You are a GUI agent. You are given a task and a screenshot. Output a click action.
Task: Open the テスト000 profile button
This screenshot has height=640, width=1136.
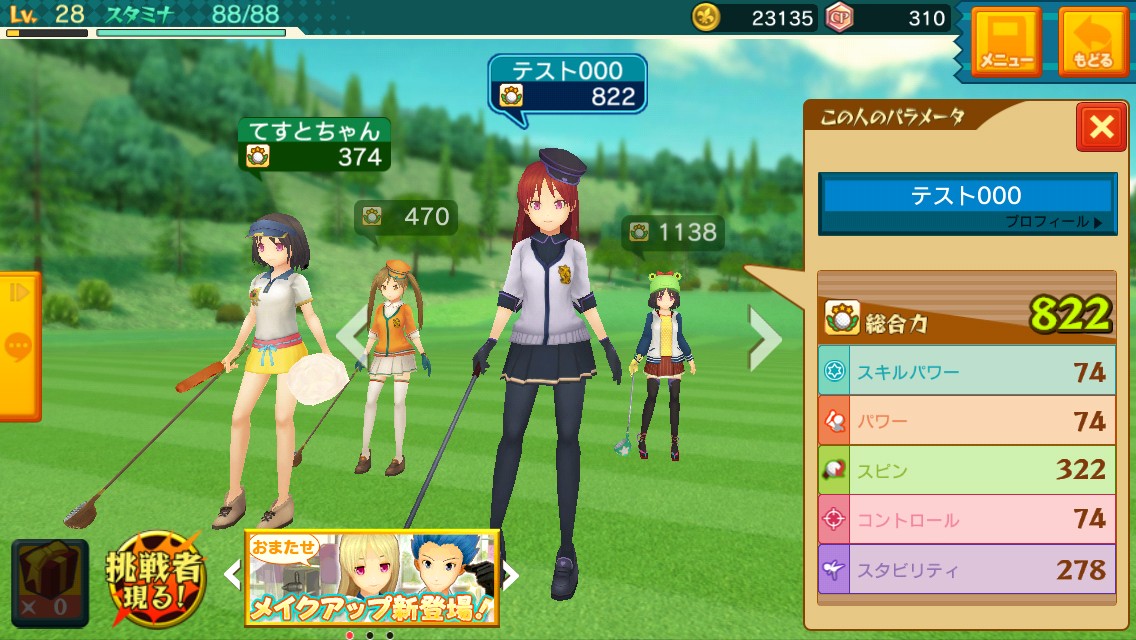(966, 203)
